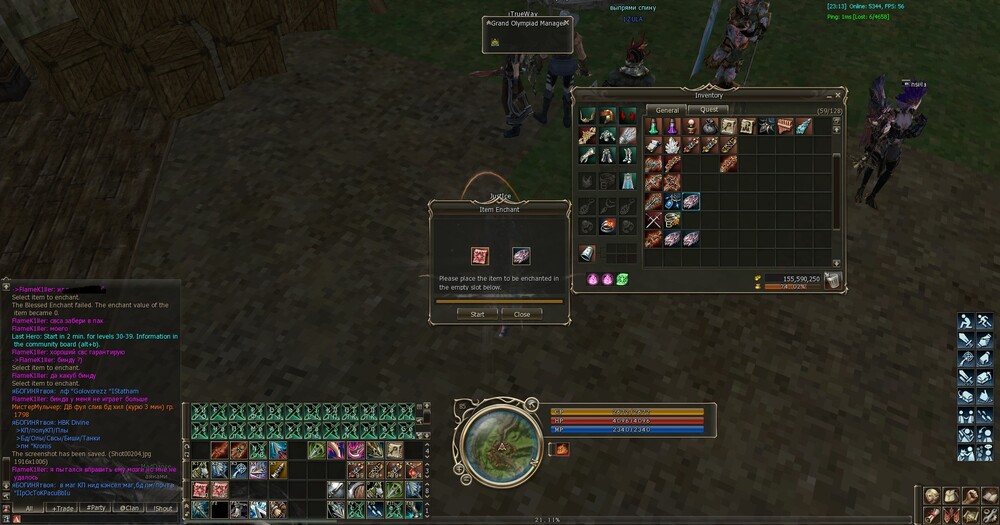Select the red enchant scroll in the dialog

click(480, 256)
